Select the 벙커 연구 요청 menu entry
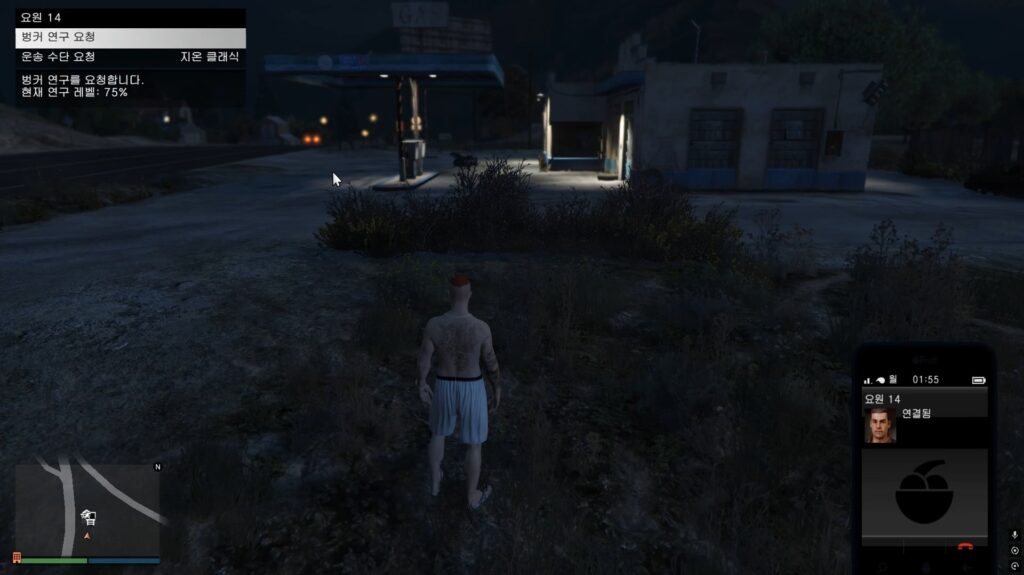Image resolution: width=1024 pixels, height=575 pixels. (x=130, y=37)
